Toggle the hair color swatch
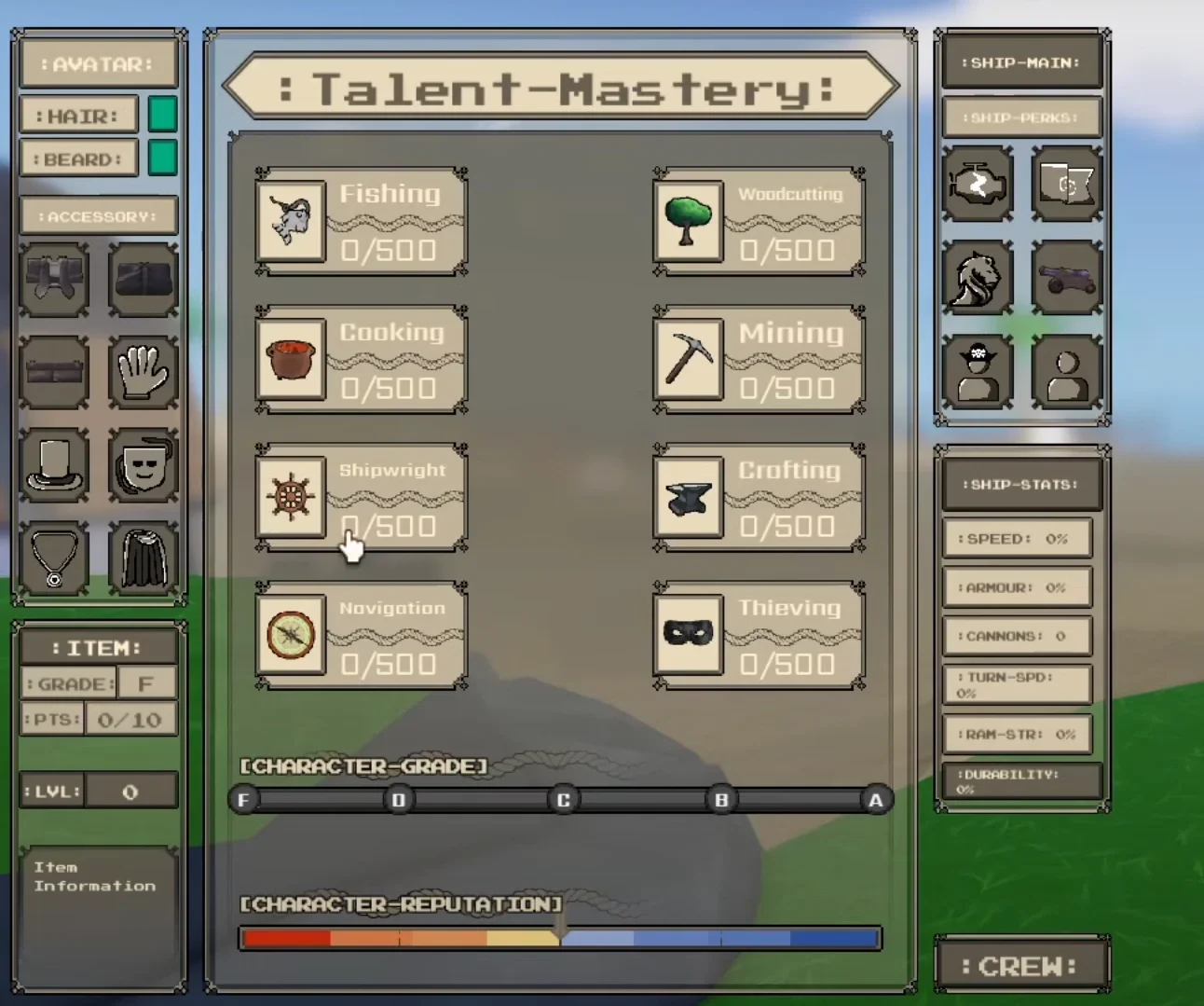This screenshot has height=1006, width=1204. click(161, 113)
